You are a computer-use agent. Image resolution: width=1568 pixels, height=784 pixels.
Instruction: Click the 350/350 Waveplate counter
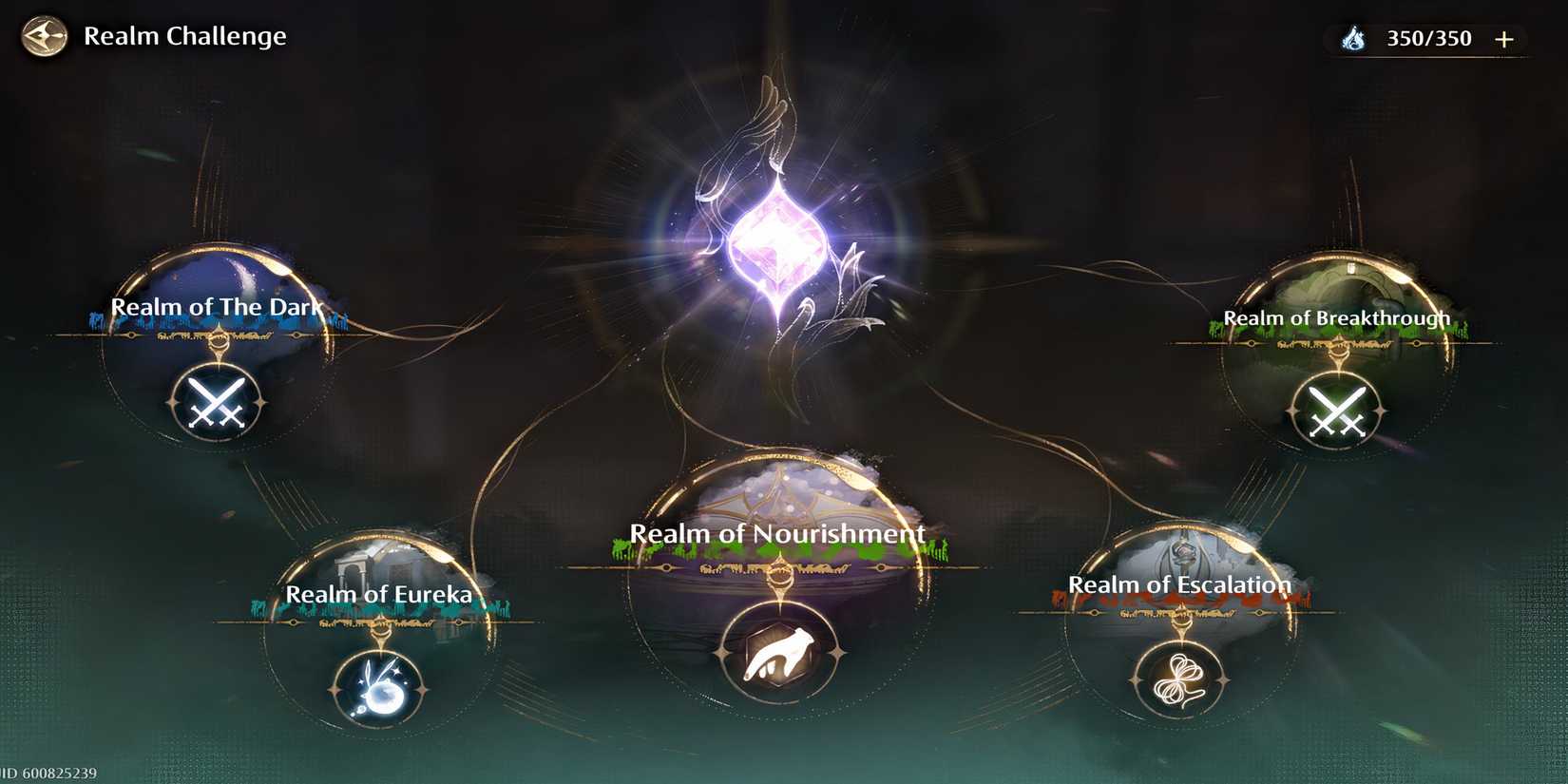tap(1431, 38)
